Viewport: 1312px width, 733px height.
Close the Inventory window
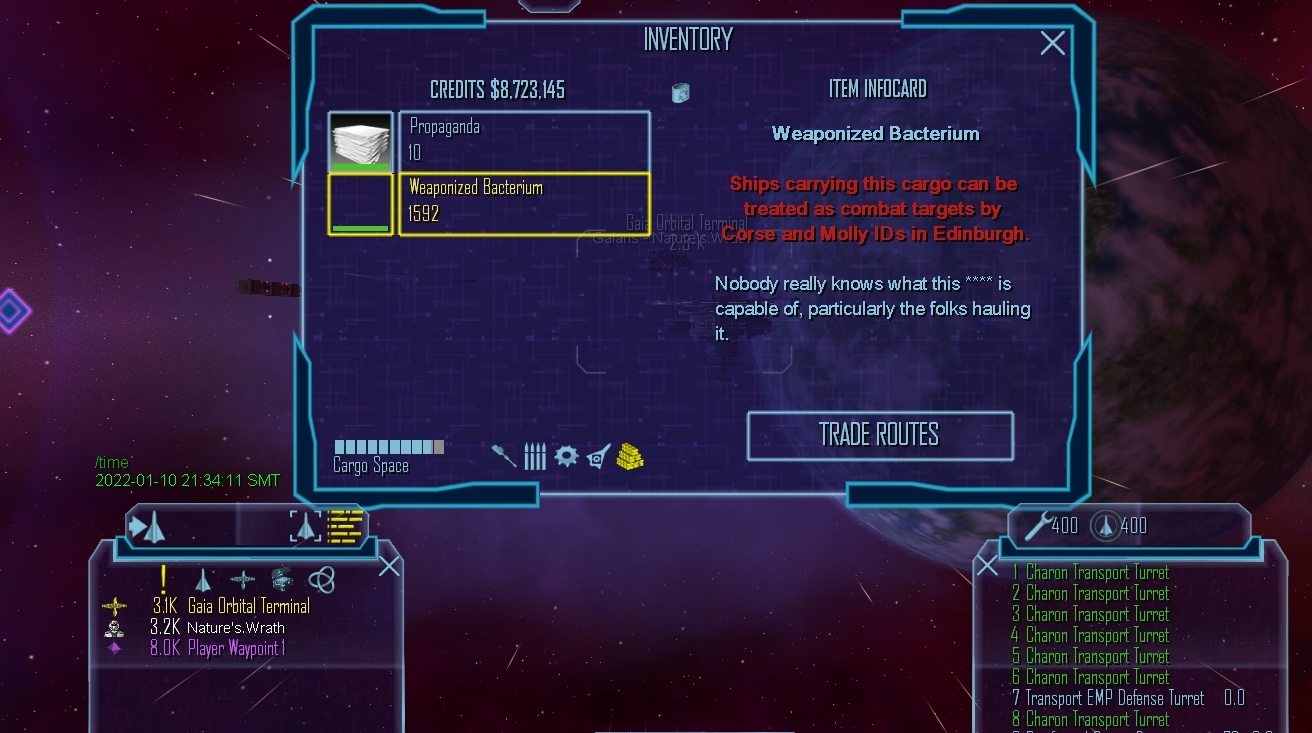tap(1052, 43)
